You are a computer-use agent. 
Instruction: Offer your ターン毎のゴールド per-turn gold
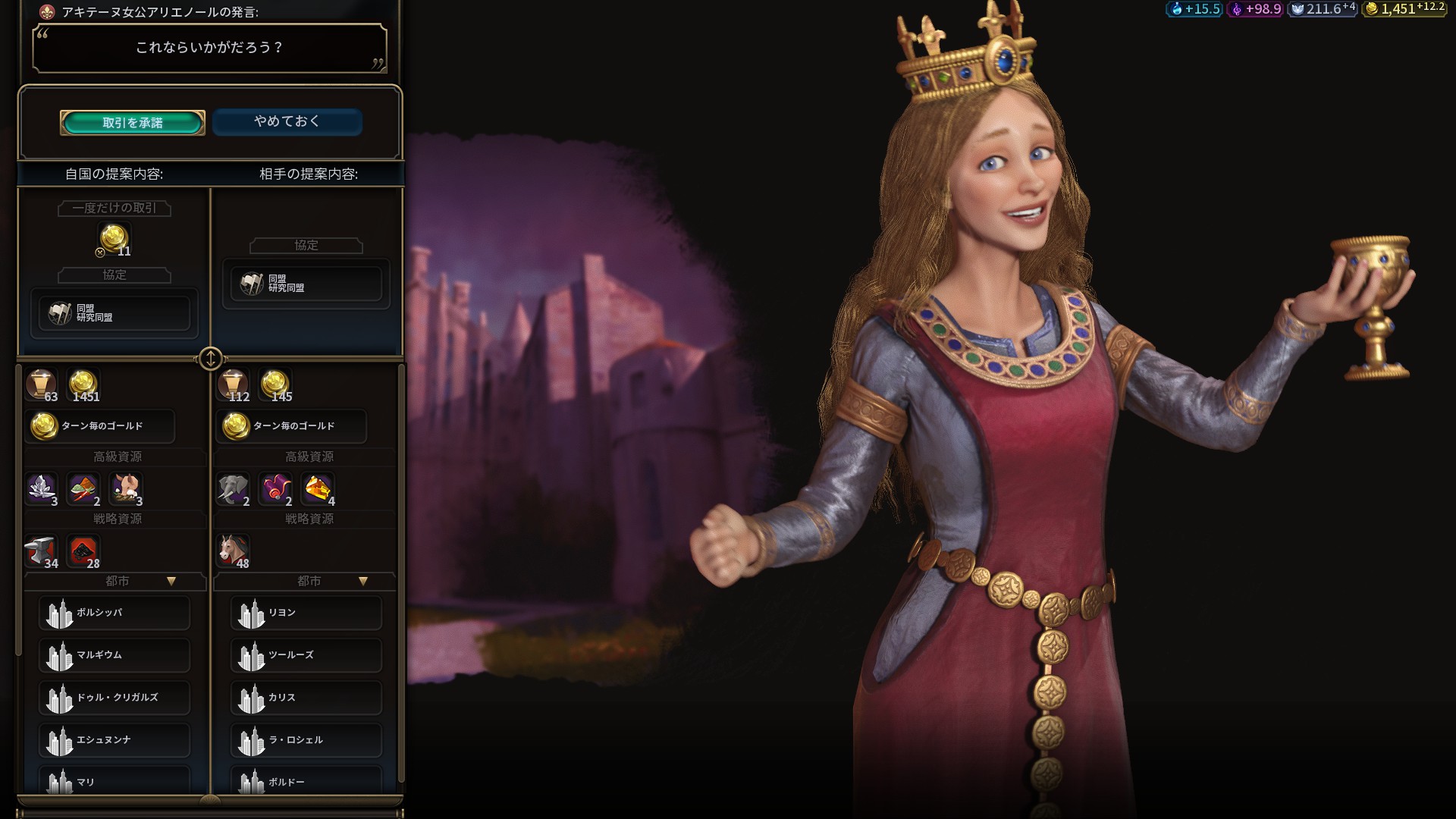tap(100, 426)
